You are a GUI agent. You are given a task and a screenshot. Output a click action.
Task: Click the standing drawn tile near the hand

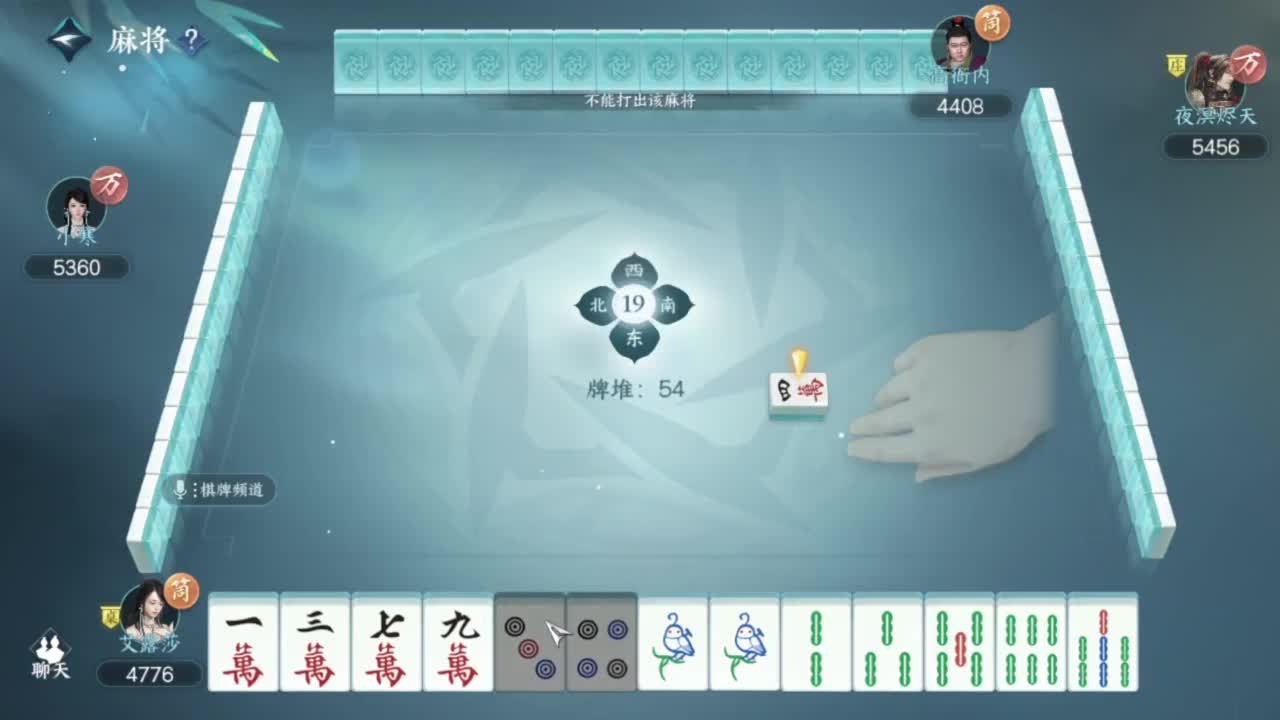tap(796, 390)
